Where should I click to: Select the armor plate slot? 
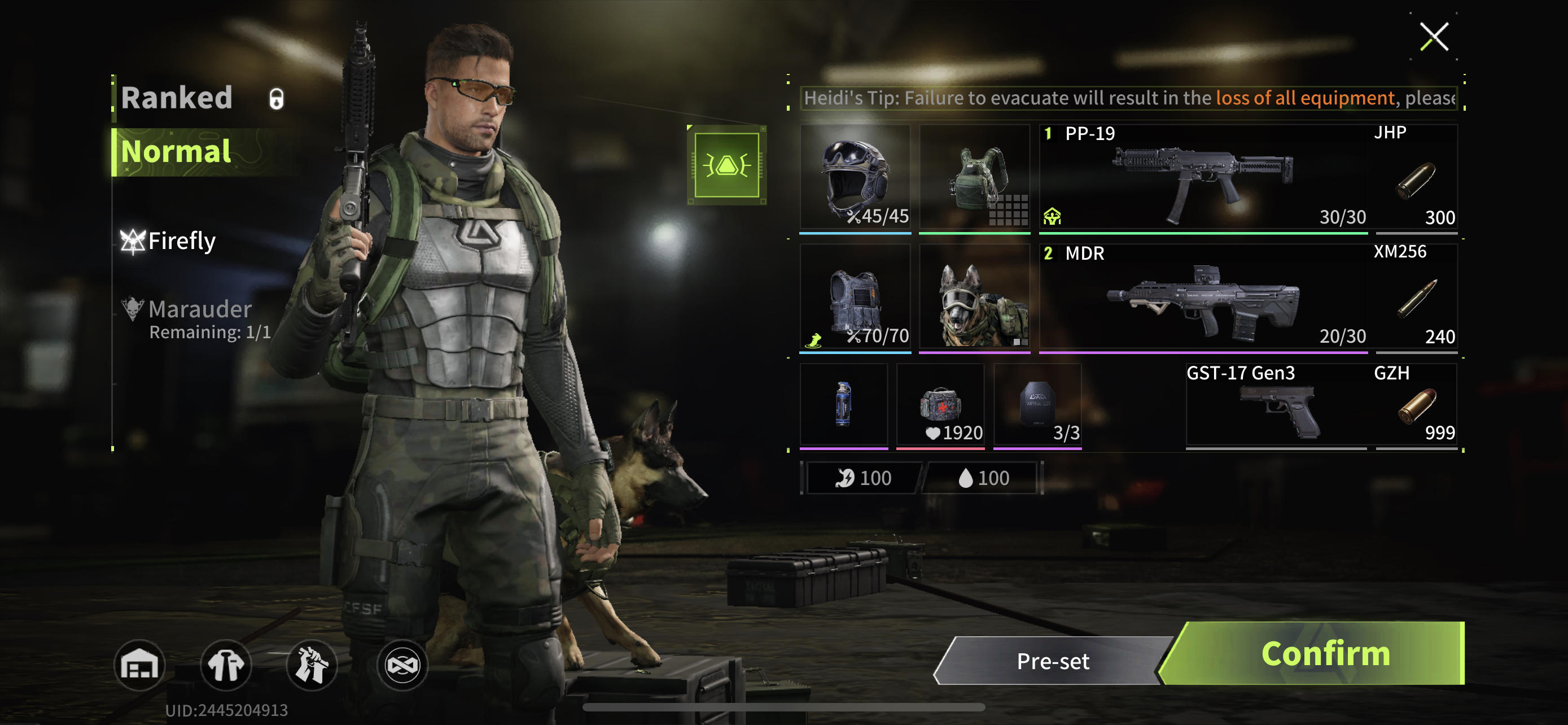pos(1037,405)
